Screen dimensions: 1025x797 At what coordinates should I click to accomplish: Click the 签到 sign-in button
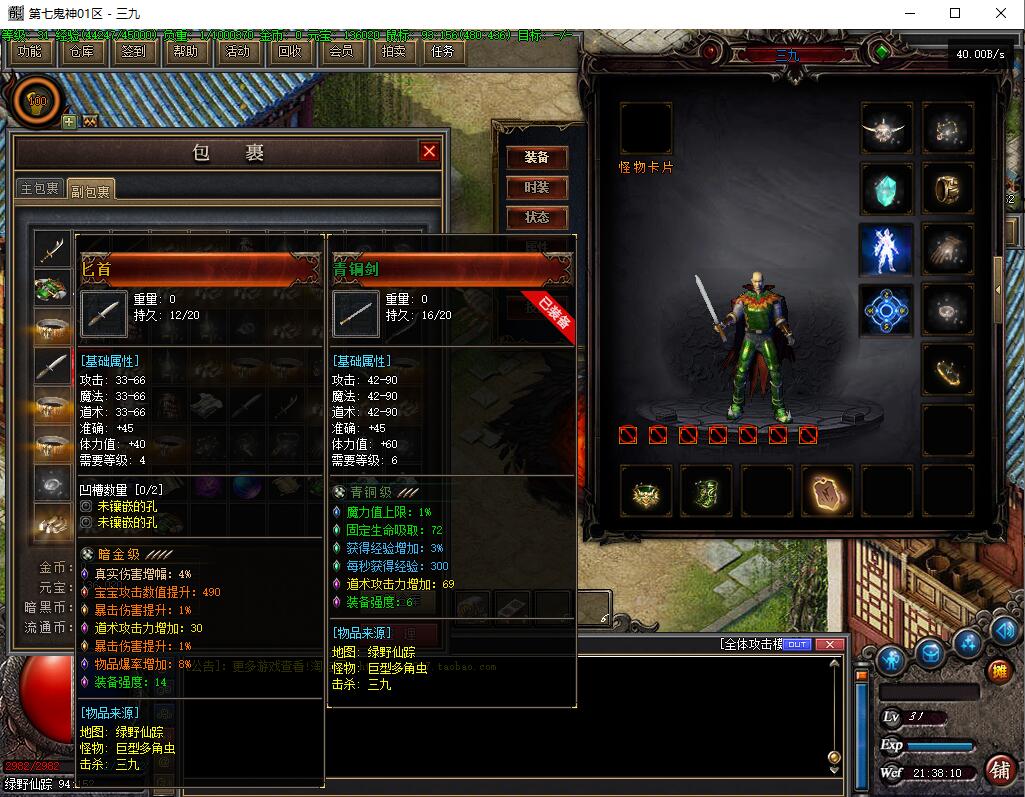point(133,52)
